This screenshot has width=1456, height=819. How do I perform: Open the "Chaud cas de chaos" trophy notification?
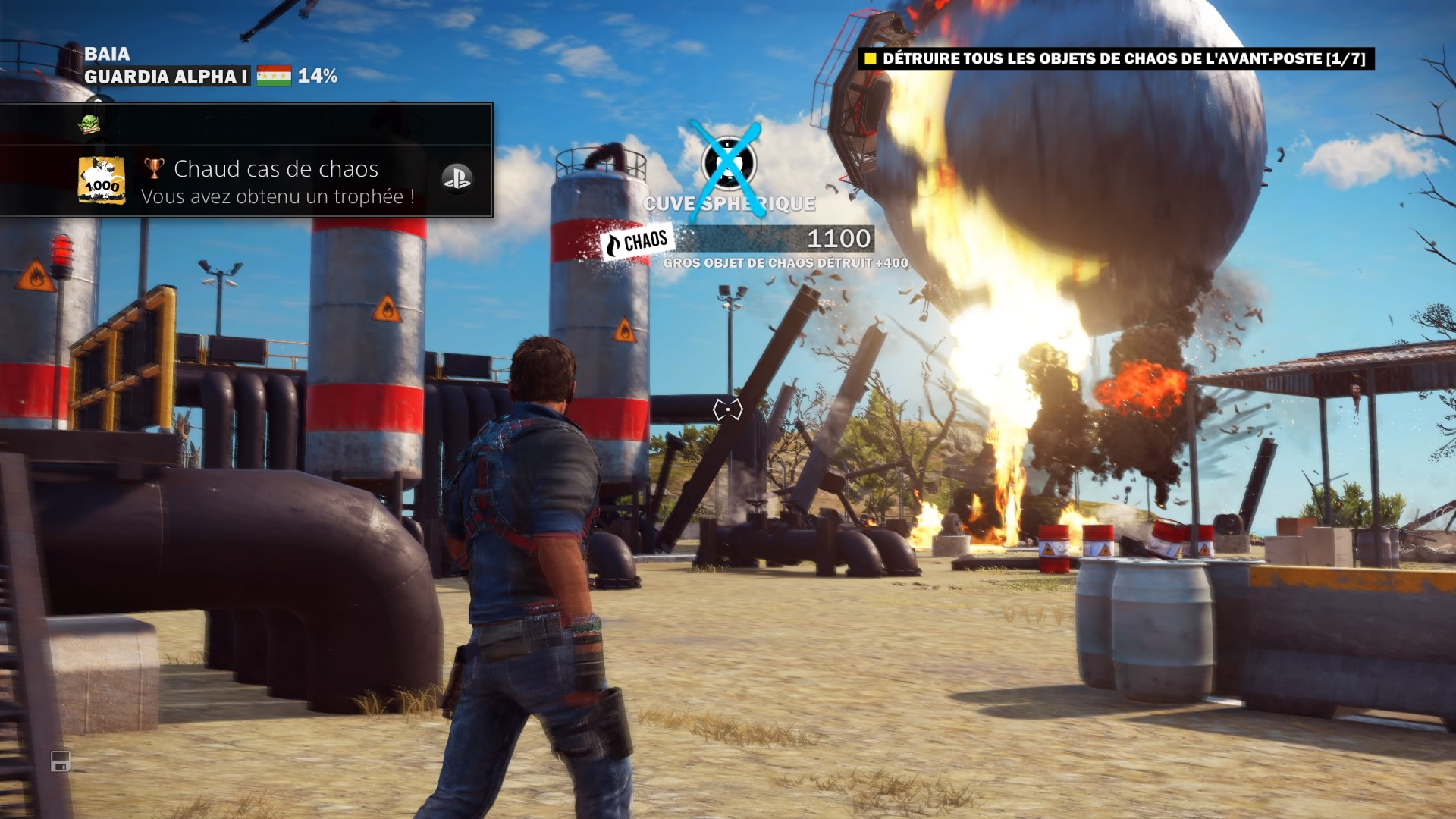click(x=277, y=180)
